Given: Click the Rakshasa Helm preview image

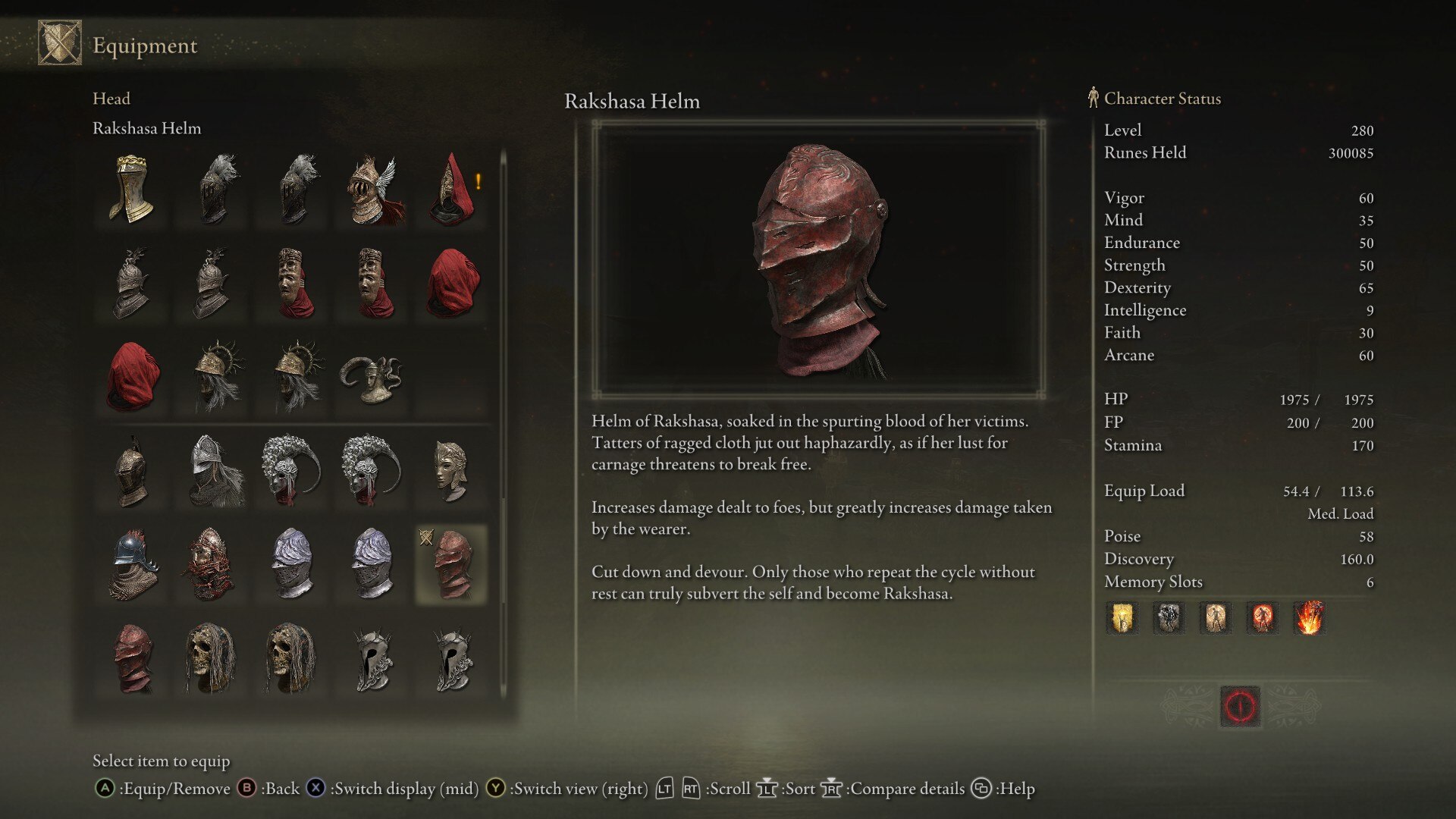Looking at the screenshot, I should 818,259.
